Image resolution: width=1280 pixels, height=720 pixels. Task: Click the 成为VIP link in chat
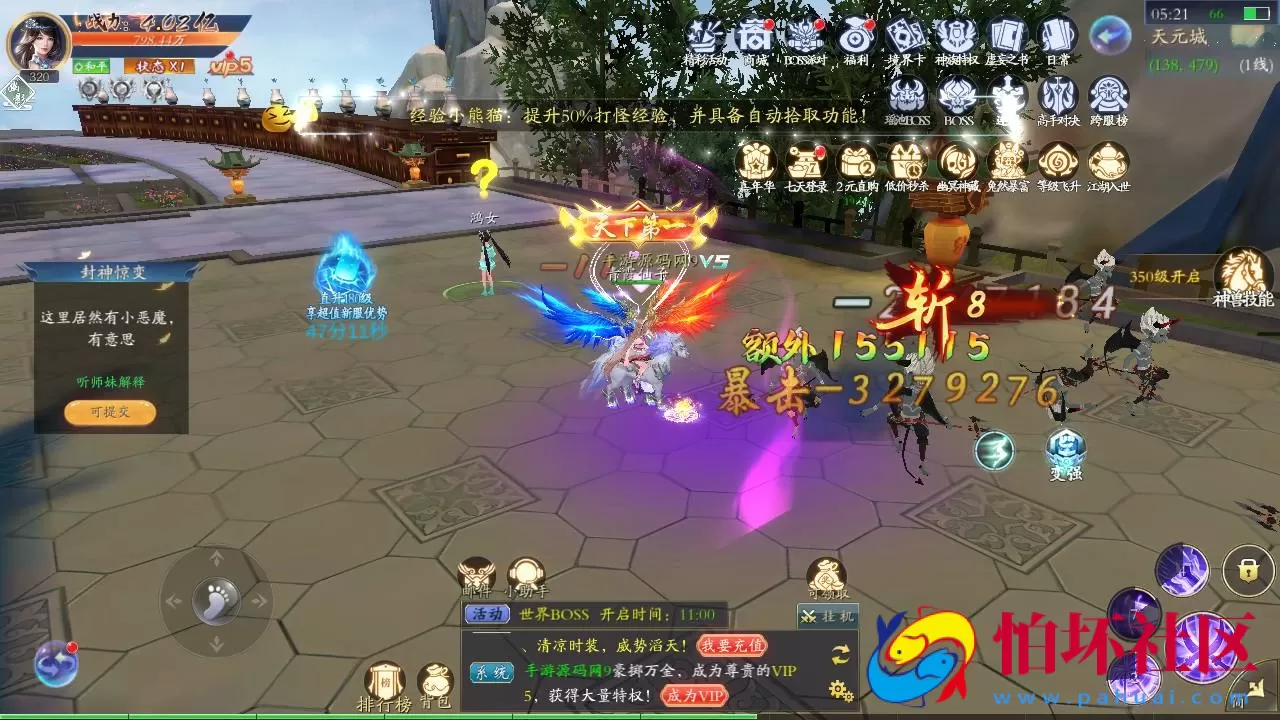(x=695, y=694)
